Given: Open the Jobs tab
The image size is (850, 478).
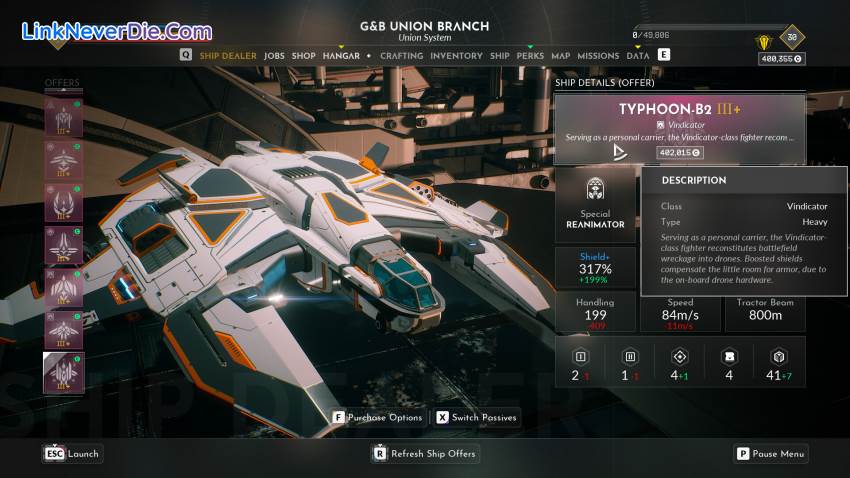Looking at the screenshot, I should (274, 56).
